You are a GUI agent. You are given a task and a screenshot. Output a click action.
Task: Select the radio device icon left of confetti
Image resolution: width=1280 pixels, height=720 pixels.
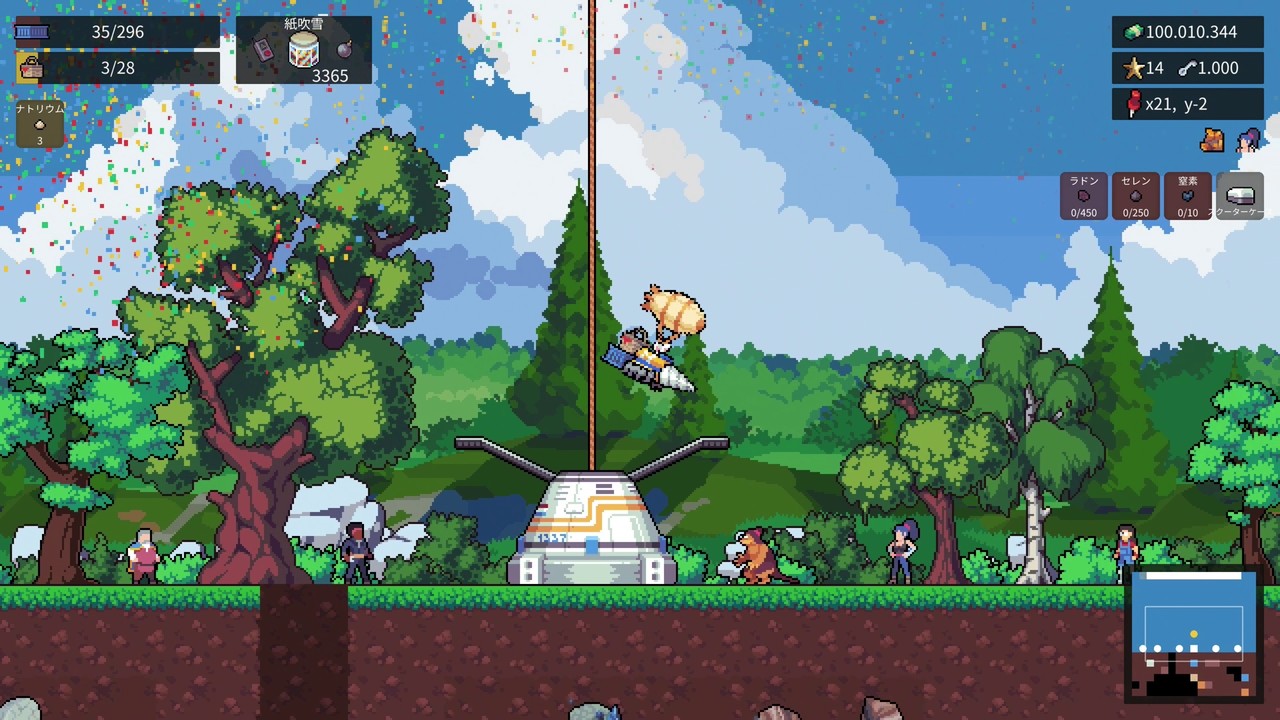(262, 49)
